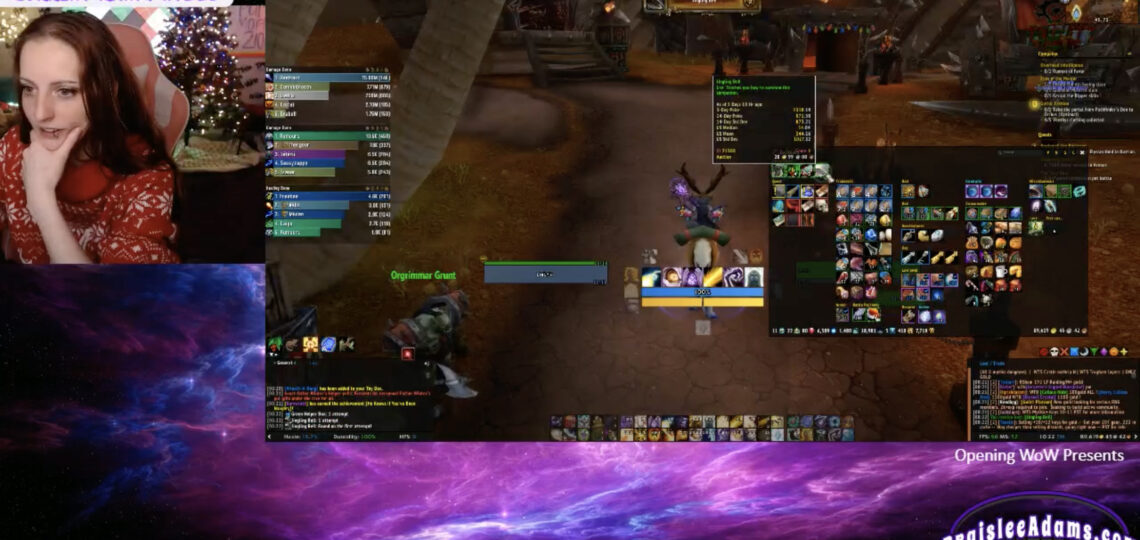Click the blue swirl icon above the chat
Viewport: 1140px width, 540px height.
[327, 345]
